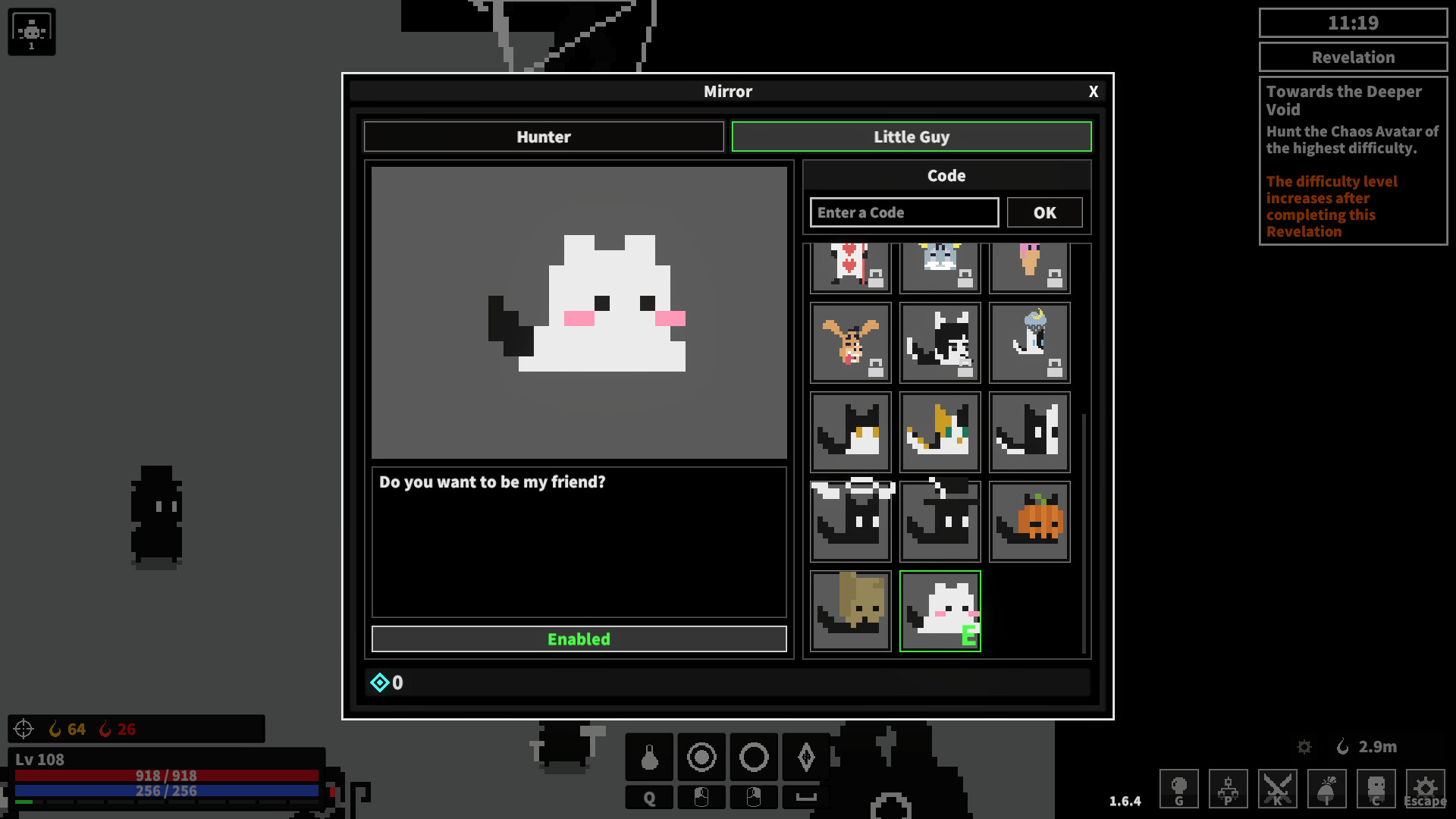Pick the angel halo cat skin

850,521
